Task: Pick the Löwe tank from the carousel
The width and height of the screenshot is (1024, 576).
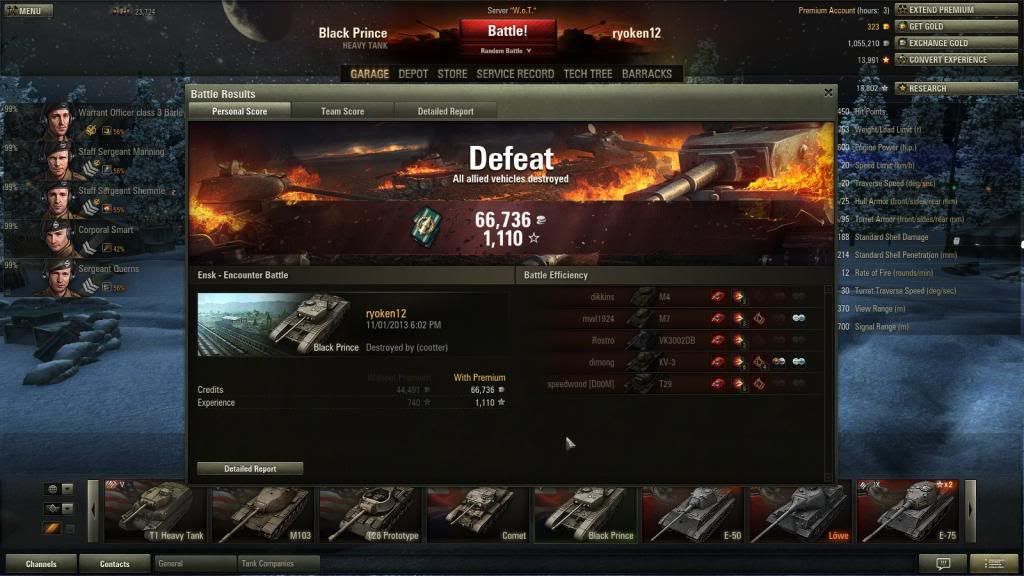Action: click(x=800, y=511)
